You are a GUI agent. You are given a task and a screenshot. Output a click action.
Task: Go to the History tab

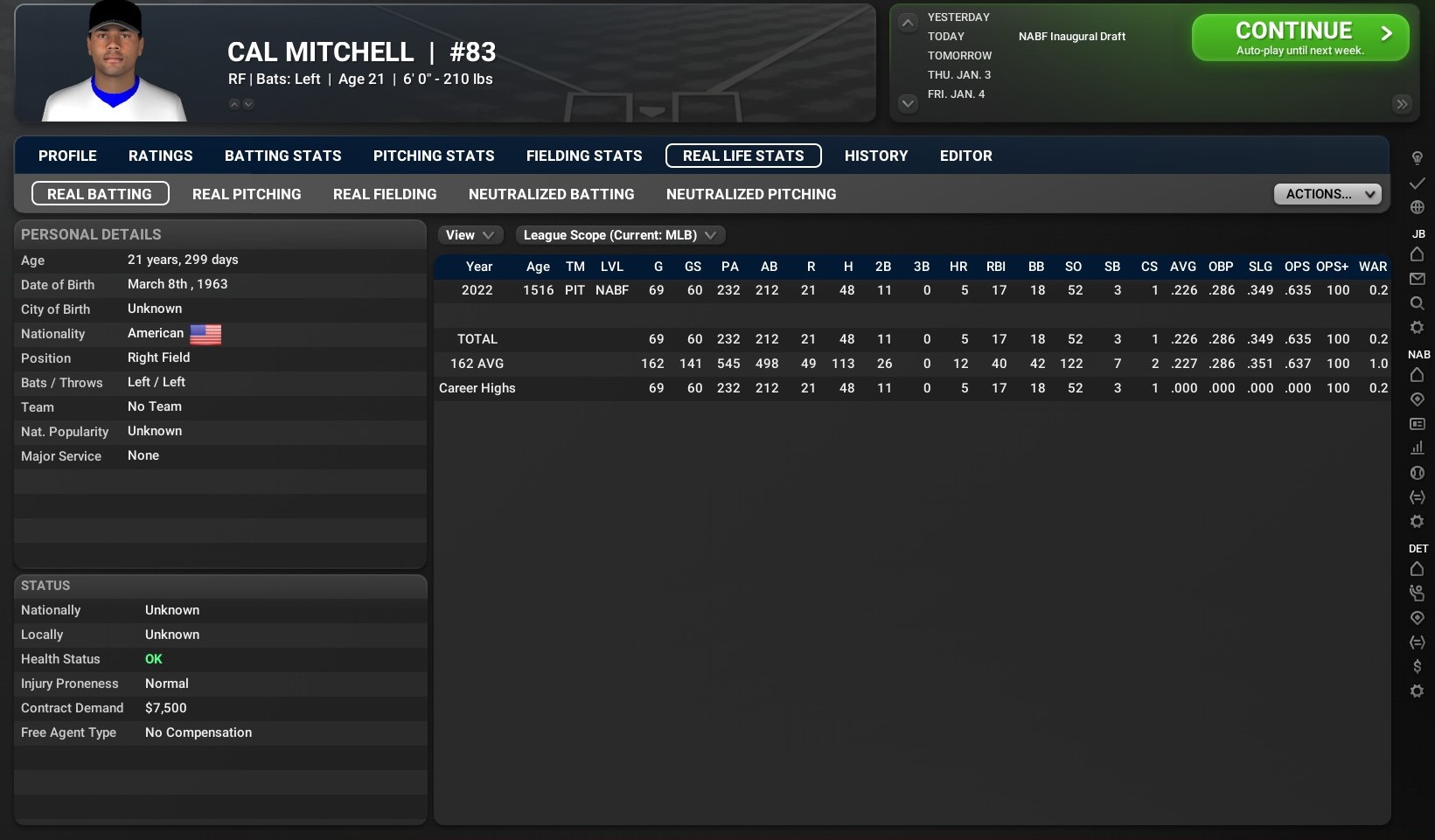876,156
